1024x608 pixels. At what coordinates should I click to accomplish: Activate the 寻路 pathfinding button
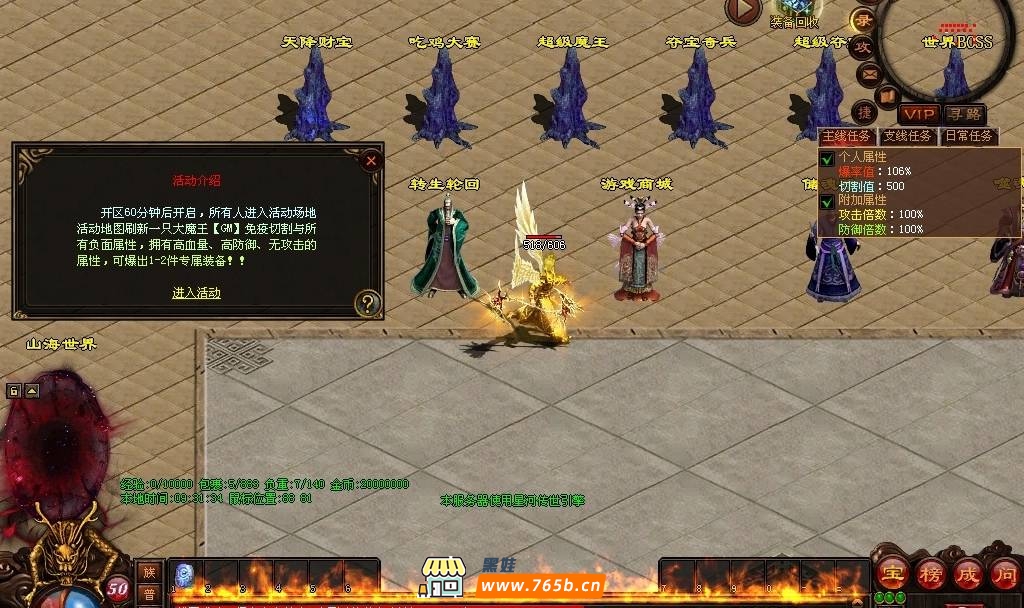click(x=965, y=115)
